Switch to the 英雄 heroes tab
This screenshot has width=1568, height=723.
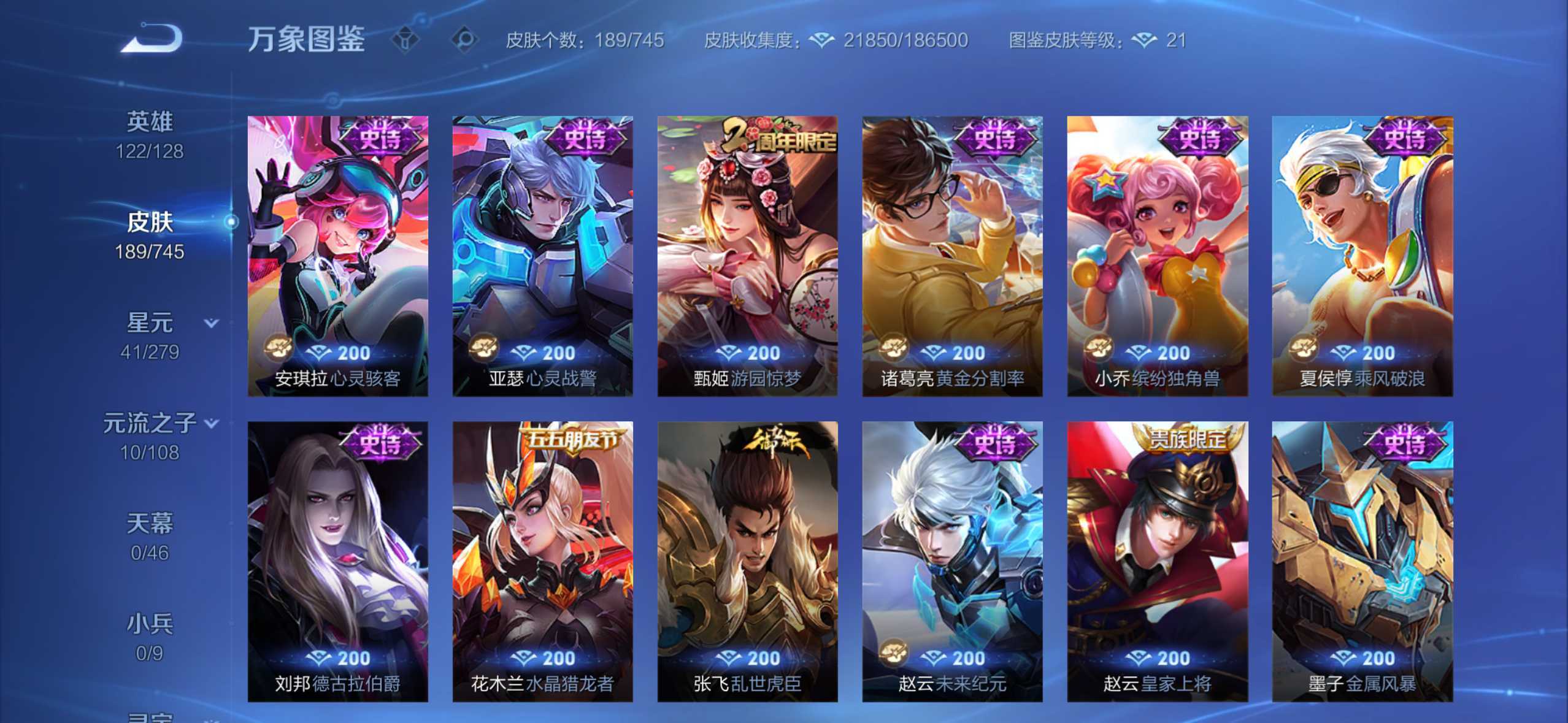150,134
